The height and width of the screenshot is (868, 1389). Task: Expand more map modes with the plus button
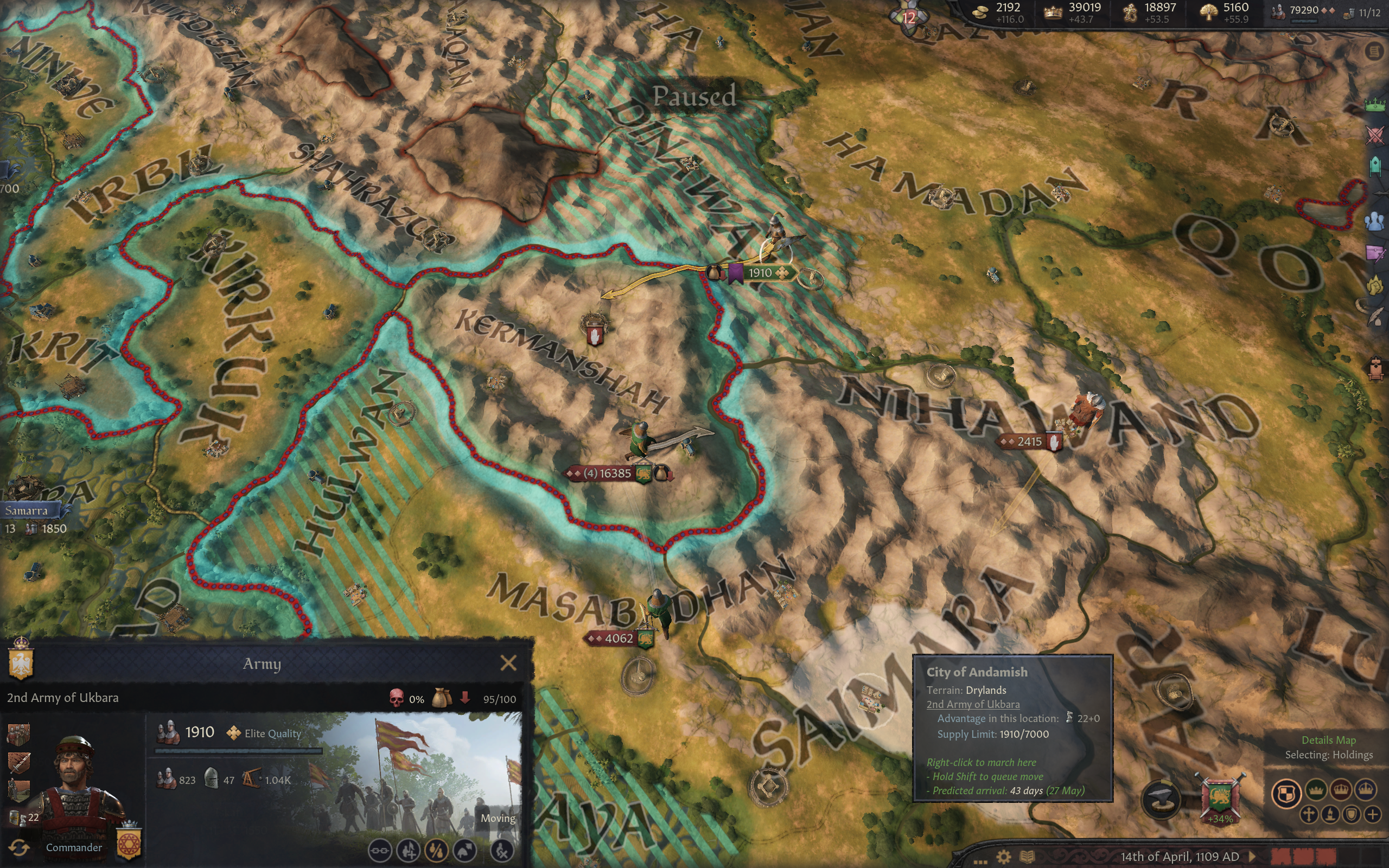1372,815
